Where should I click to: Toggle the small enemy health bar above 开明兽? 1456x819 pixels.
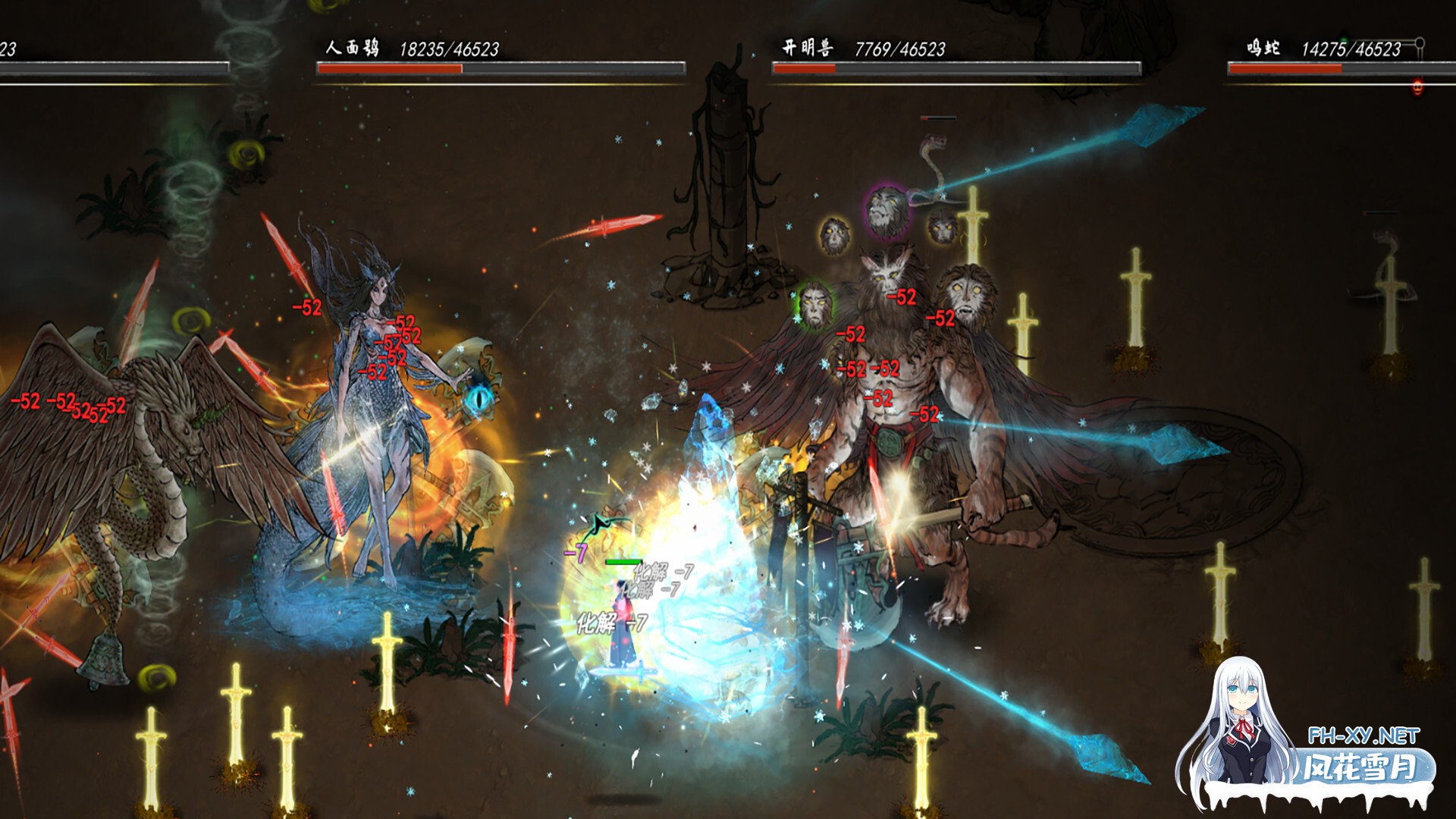click(940, 118)
